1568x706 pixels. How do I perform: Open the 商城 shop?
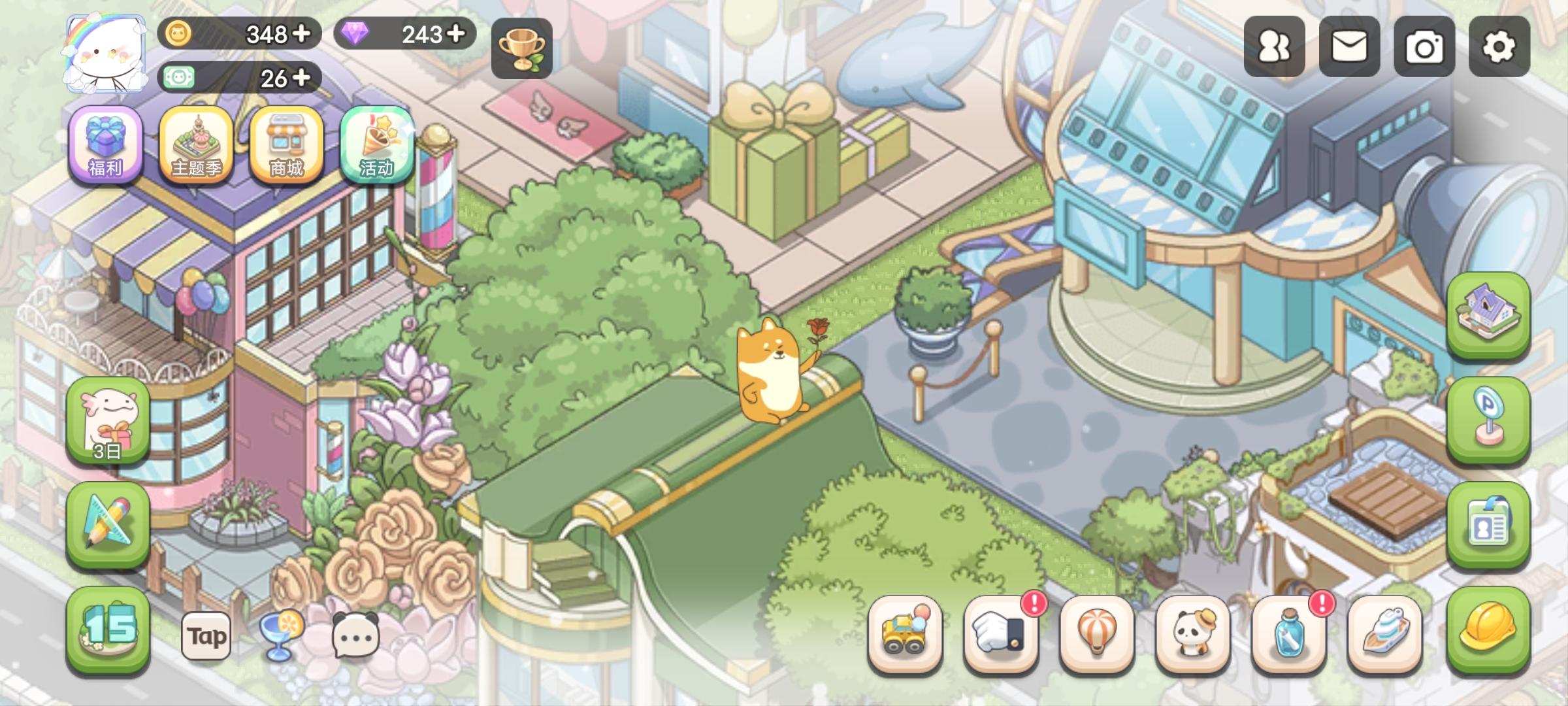coord(287,146)
